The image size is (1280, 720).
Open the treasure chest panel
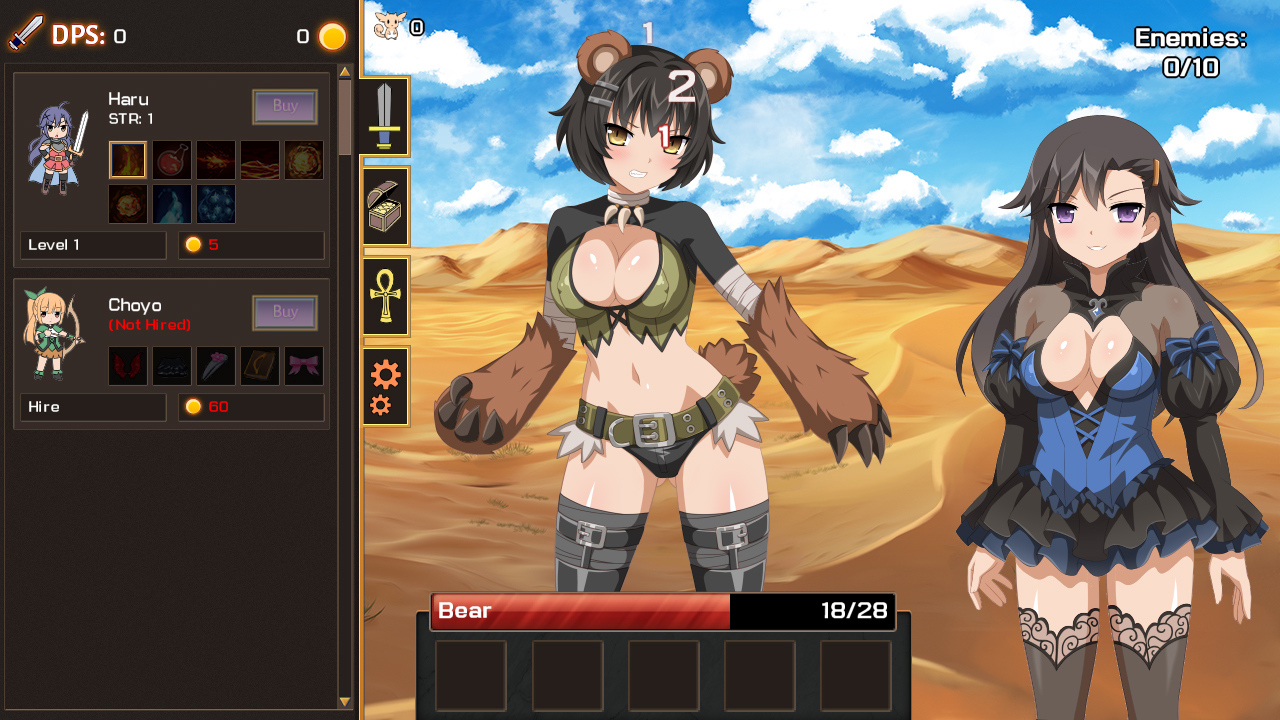pos(385,205)
